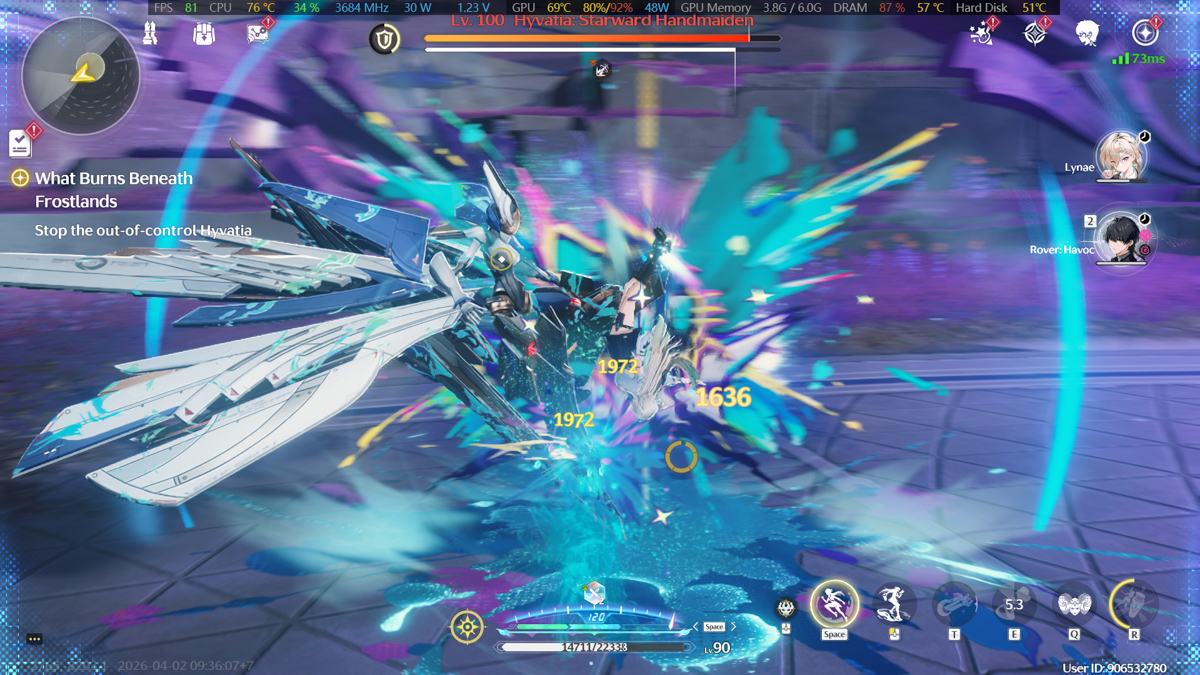Open the circled star icon above ping
This screenshot has width=1200, height=675.
(1144, 32)
